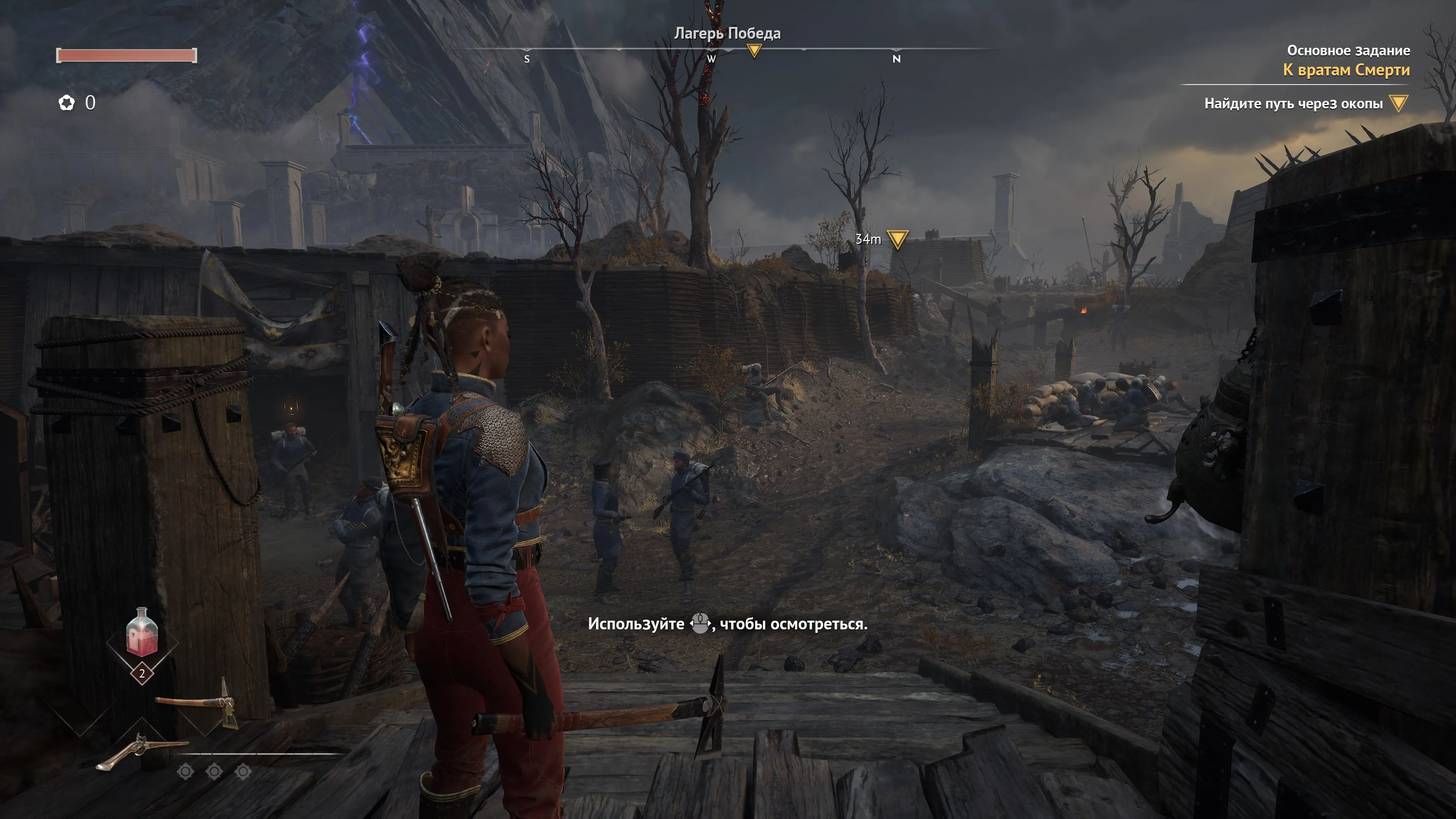Open the main quest «К вратам Смерти»
The image size is (1456, 819).
1346,70
